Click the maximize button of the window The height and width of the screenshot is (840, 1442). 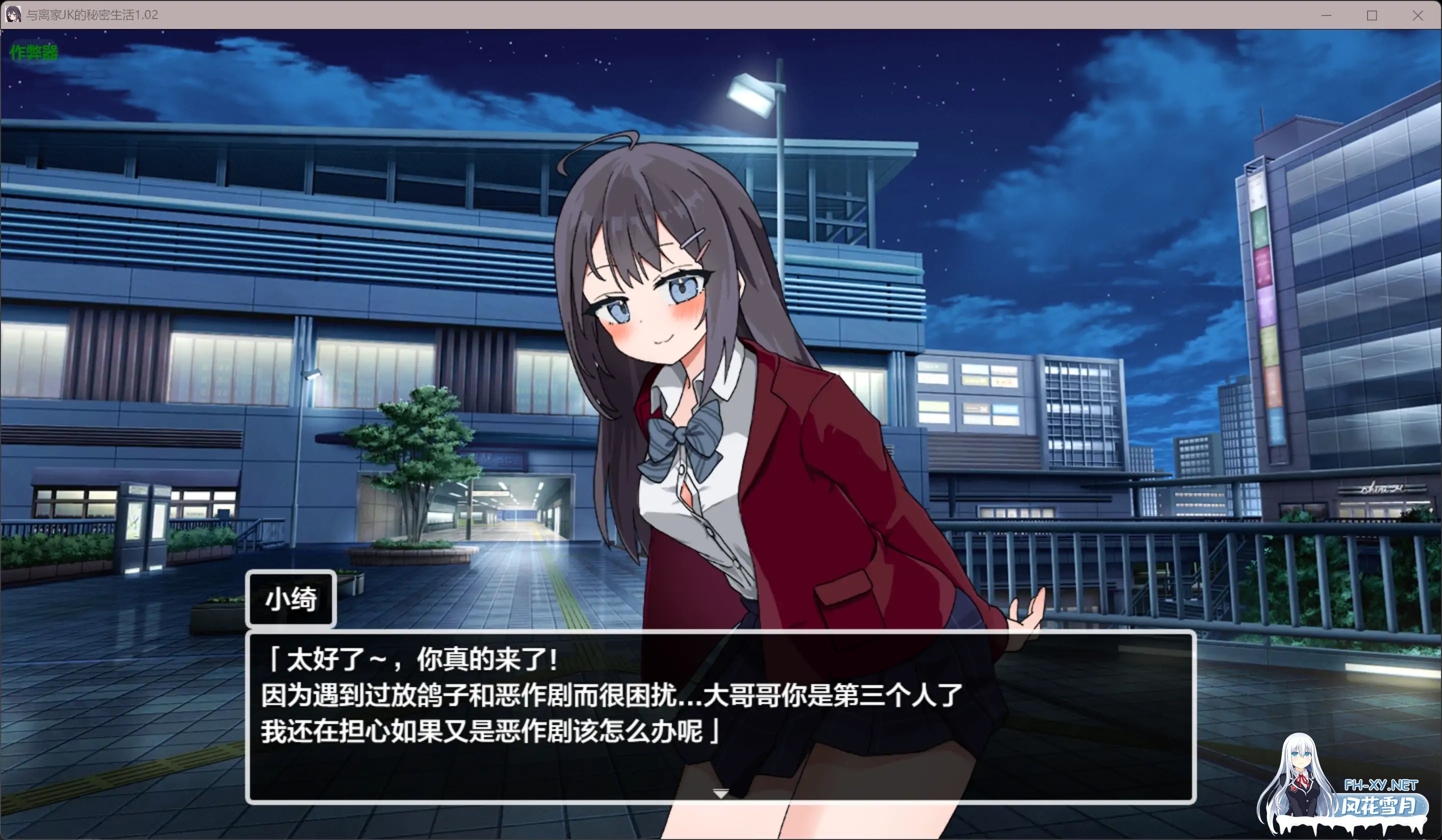pyautogui.click(x=1371, y=15)
